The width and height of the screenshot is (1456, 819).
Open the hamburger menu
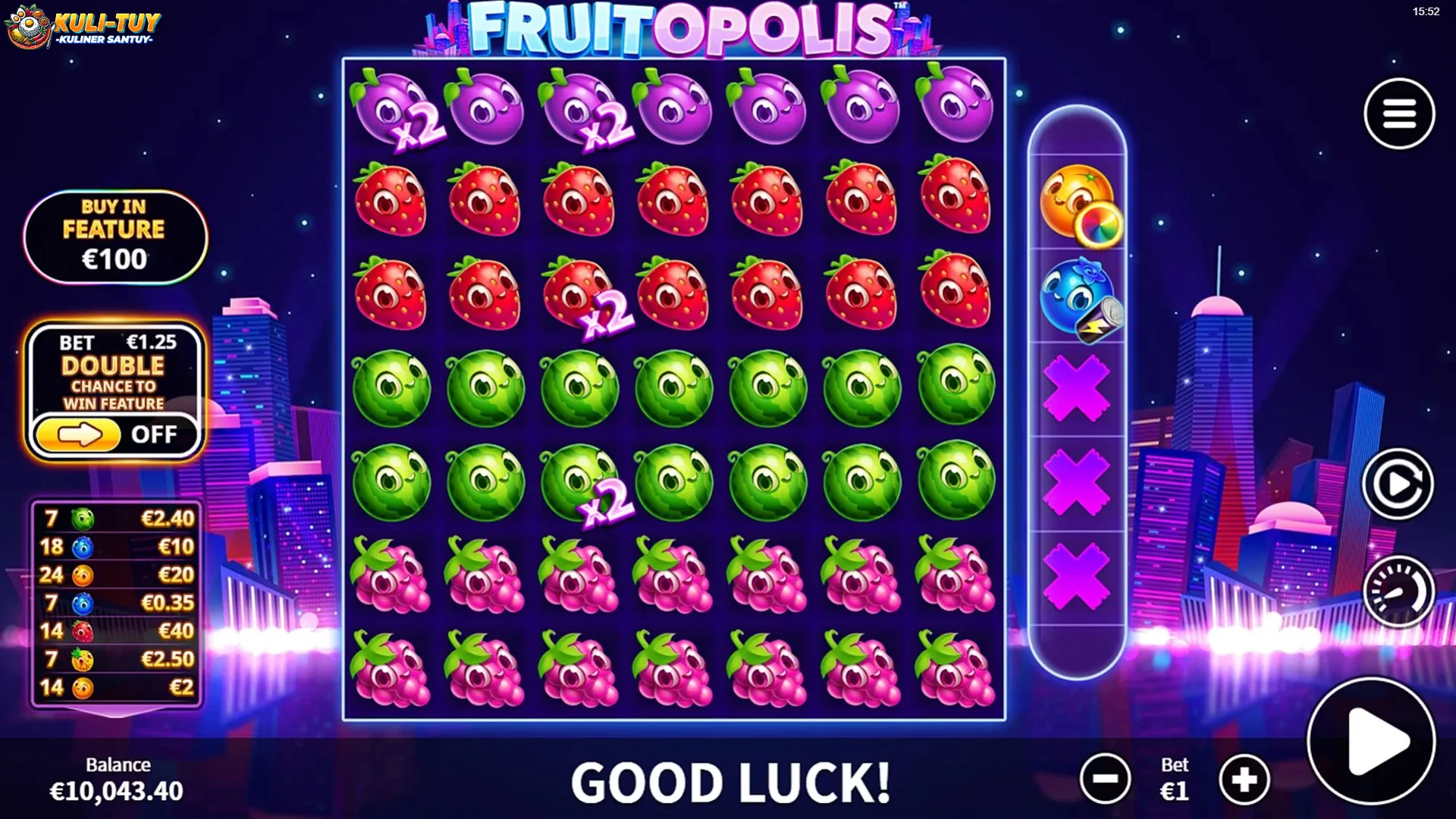(1399, 114)
